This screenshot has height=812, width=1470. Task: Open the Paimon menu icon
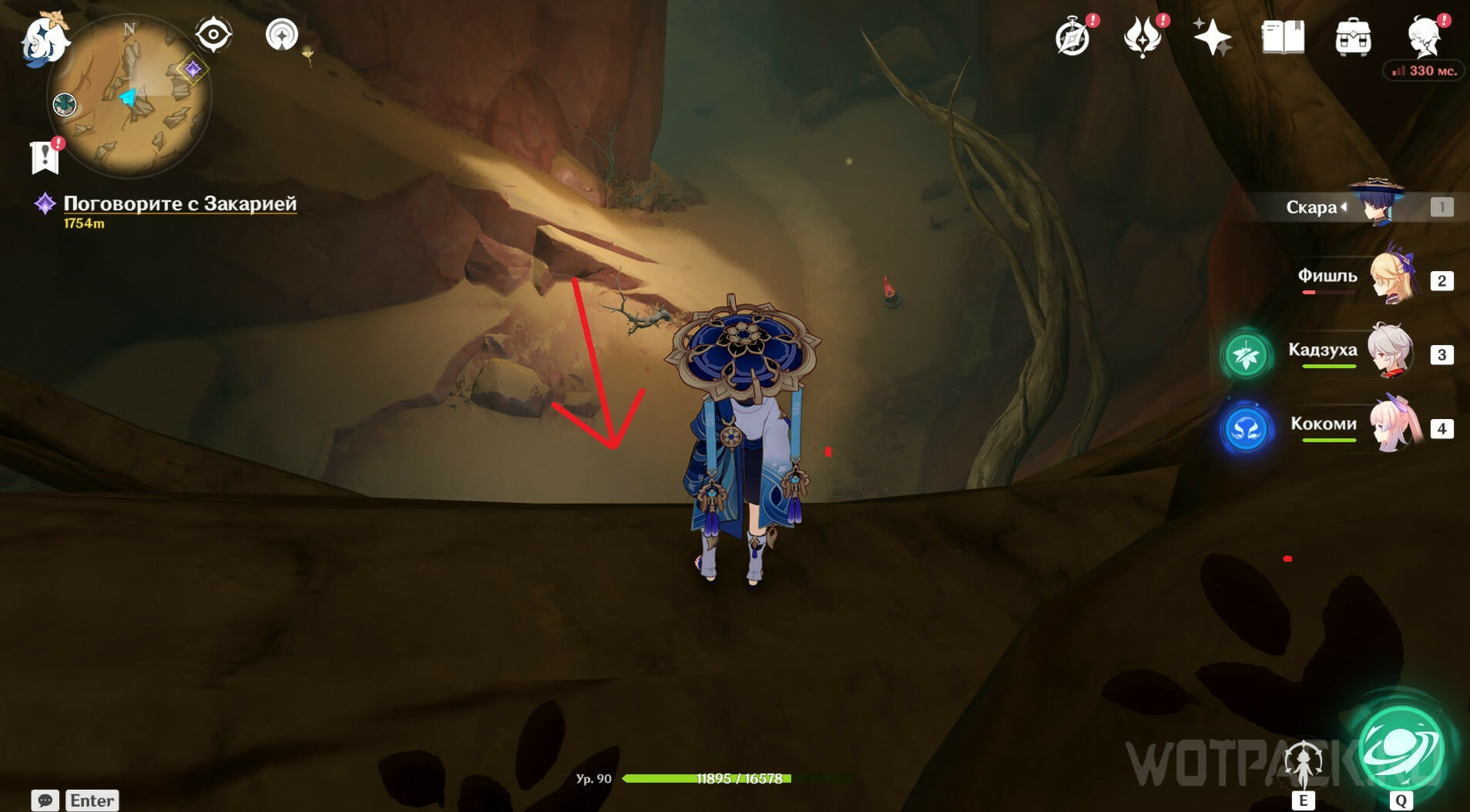[44, 40]
